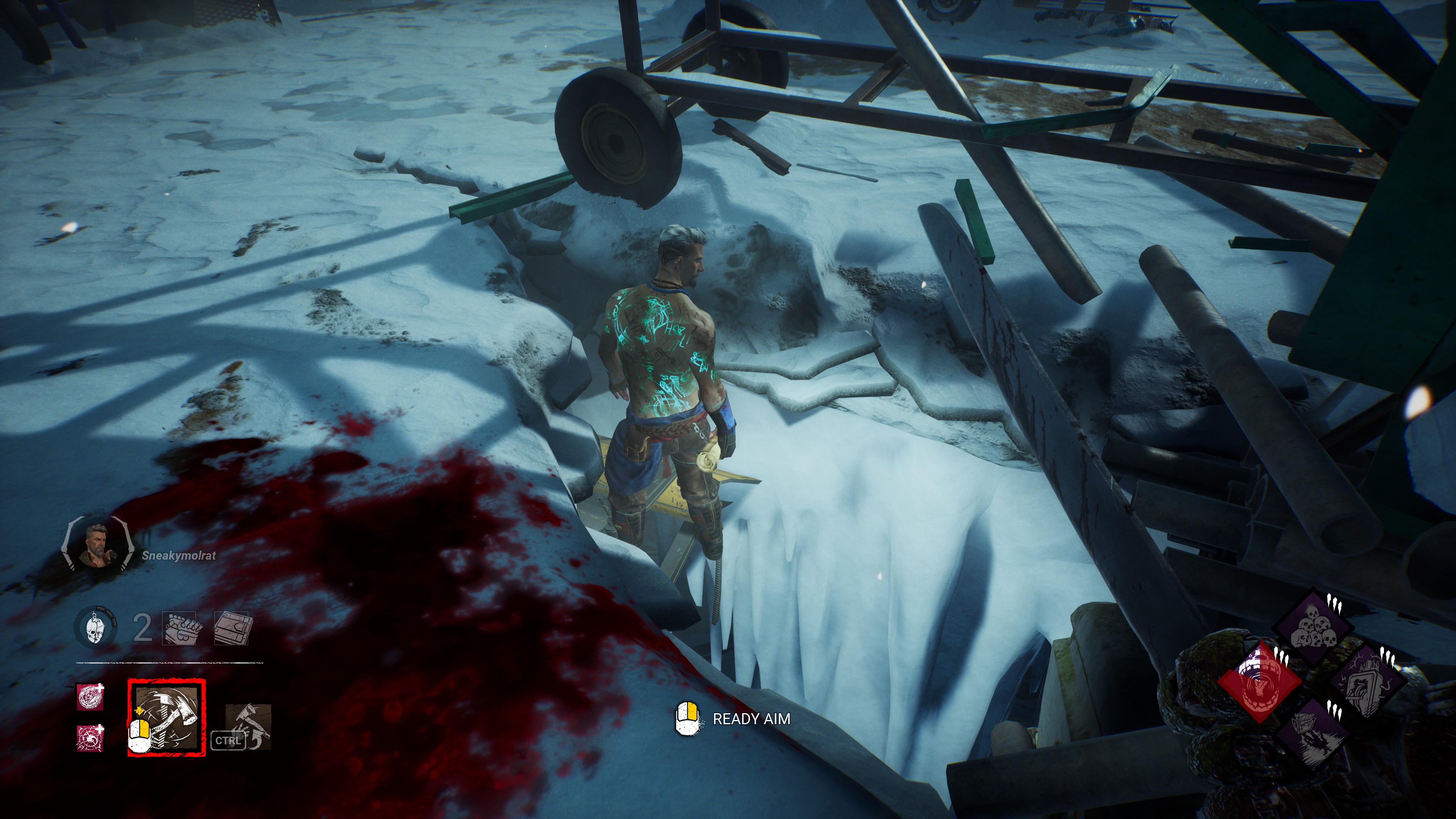Select the spiral web add-on icon
Screen dimensions: 1456x819
coord(91,737)
